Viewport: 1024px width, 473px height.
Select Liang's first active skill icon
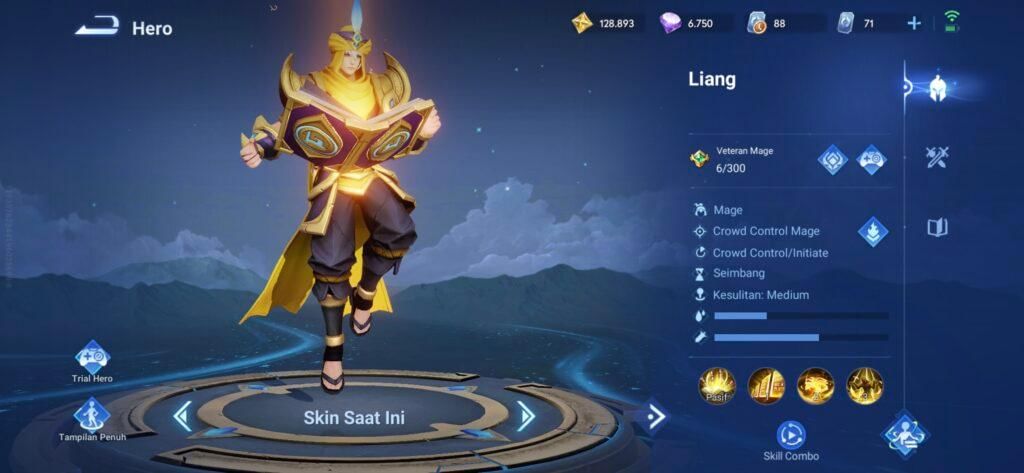click(x=766, y=385)
